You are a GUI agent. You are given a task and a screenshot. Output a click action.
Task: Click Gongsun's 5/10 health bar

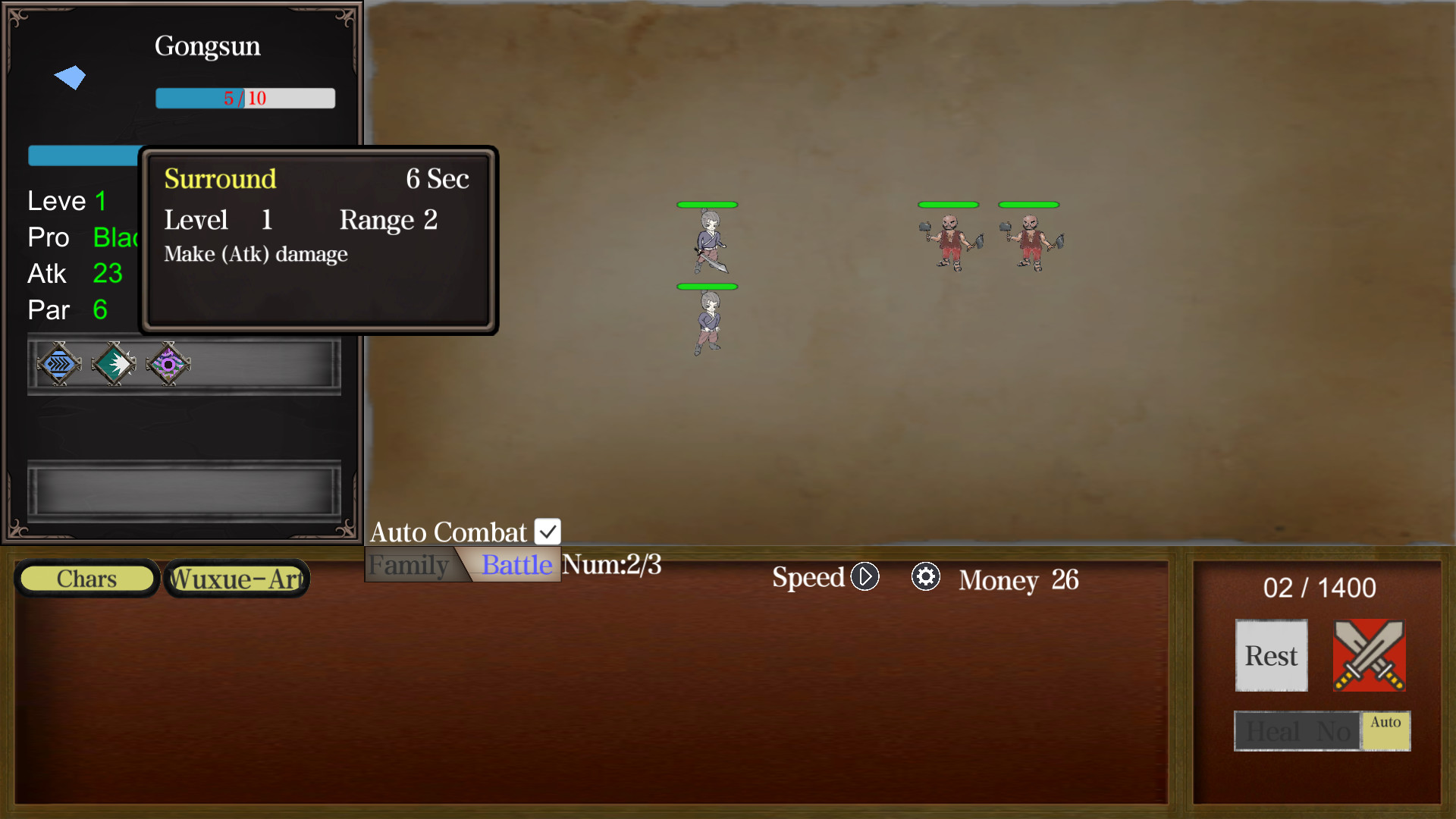245,98
